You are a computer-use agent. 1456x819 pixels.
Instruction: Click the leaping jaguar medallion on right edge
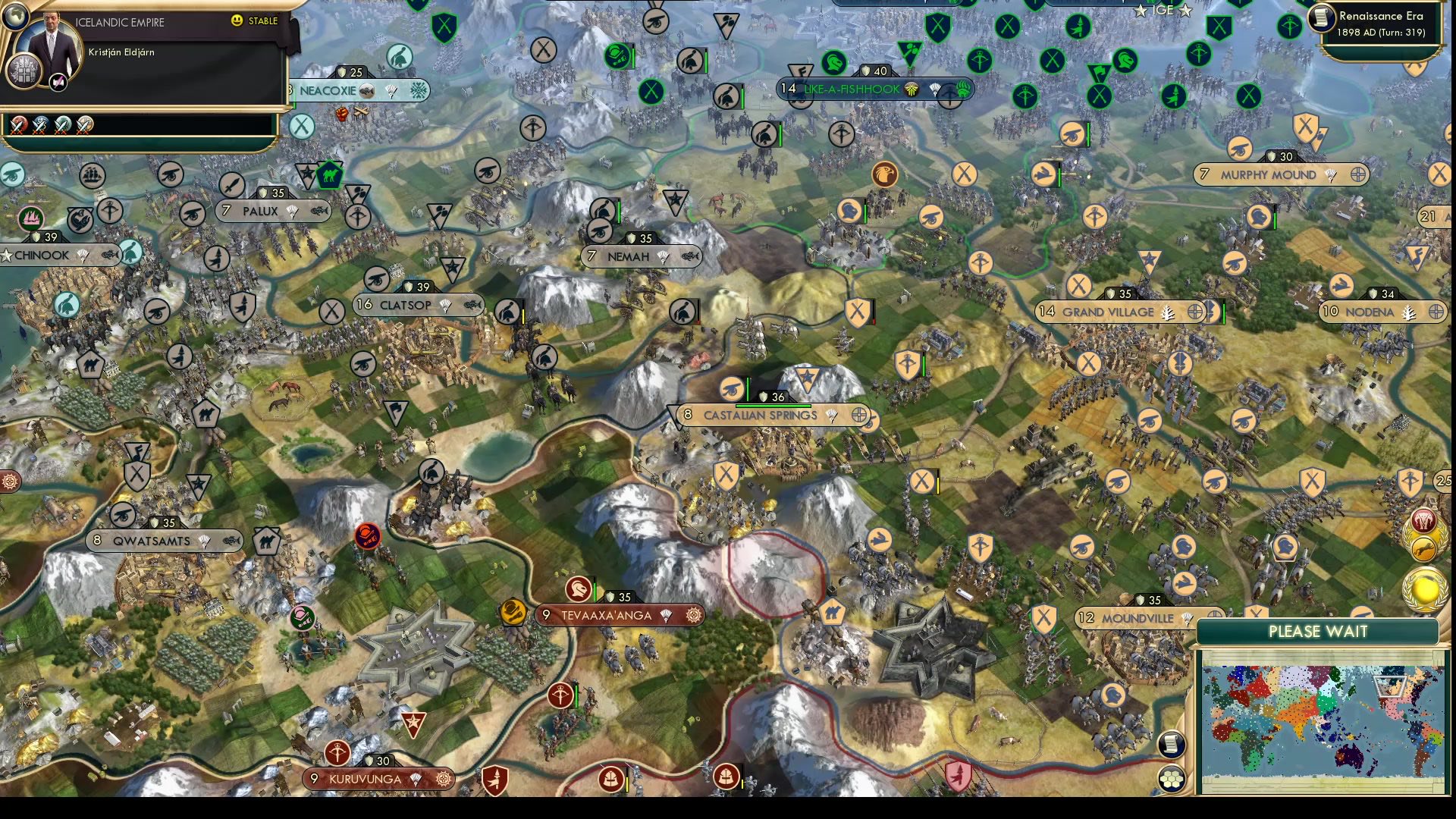(x=1423, y=548)
